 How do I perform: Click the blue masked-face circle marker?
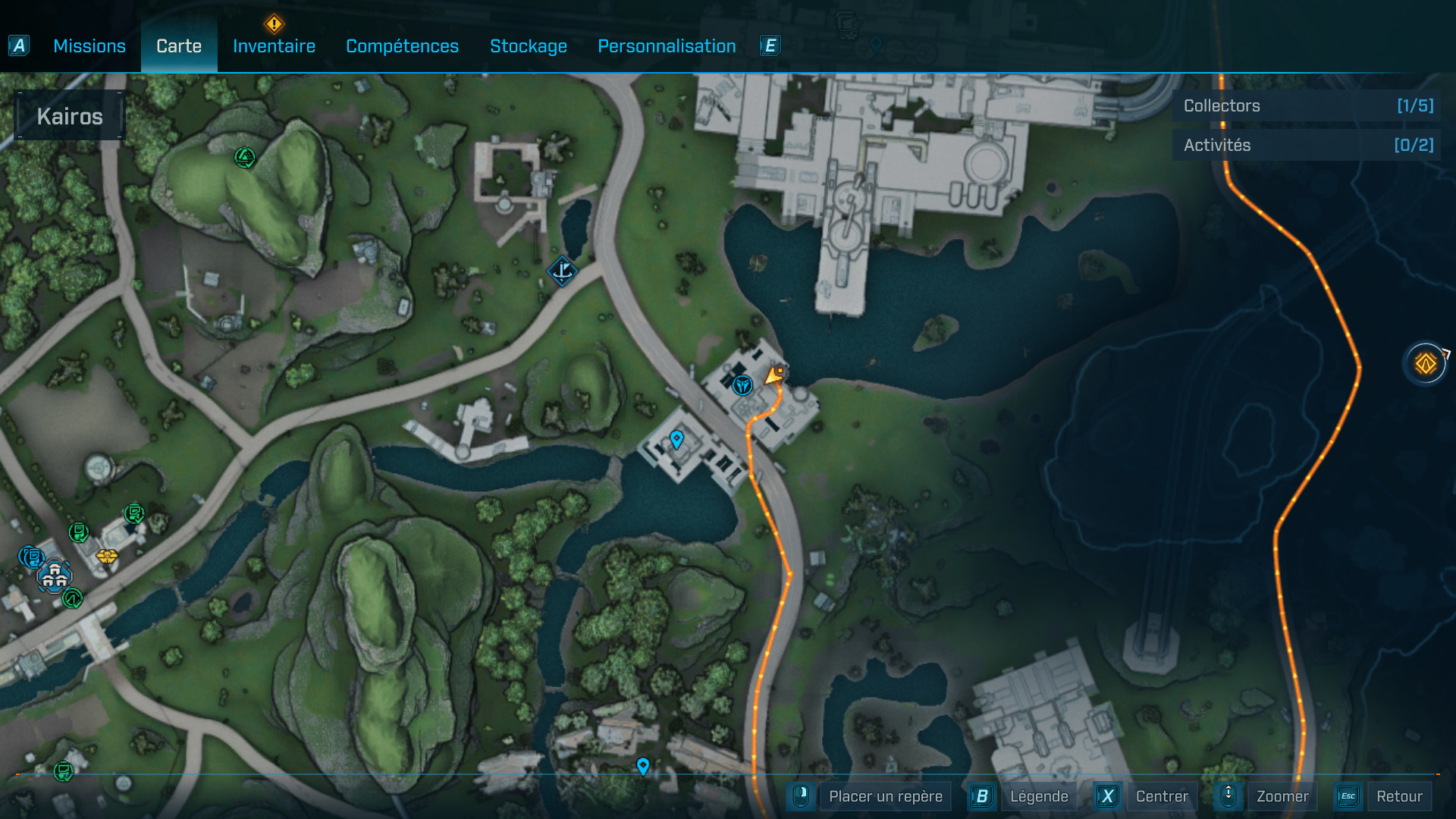click(x=742, y=385)
